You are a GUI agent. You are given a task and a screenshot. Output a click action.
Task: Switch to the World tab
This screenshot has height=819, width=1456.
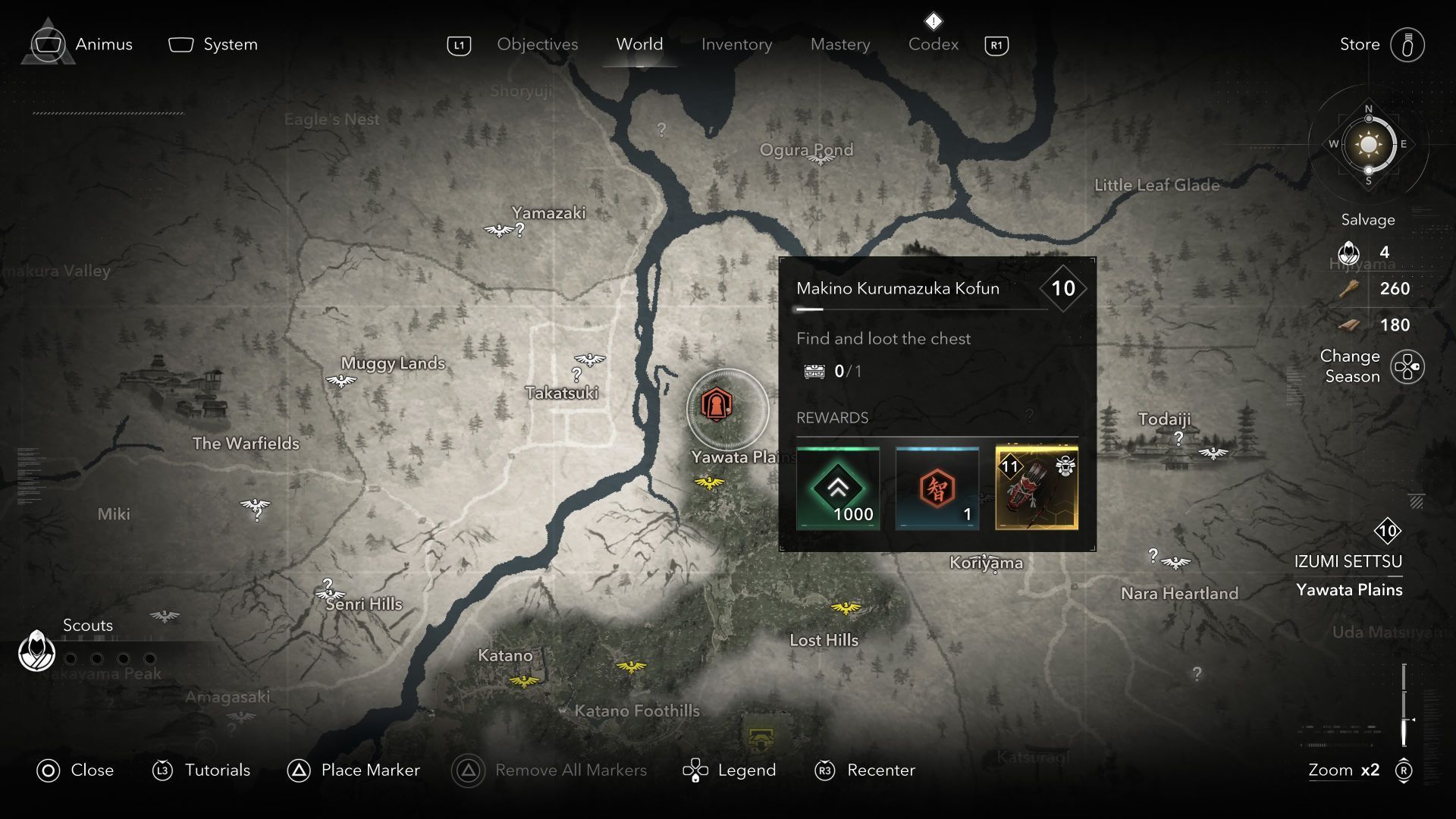(x=639, y=45)
